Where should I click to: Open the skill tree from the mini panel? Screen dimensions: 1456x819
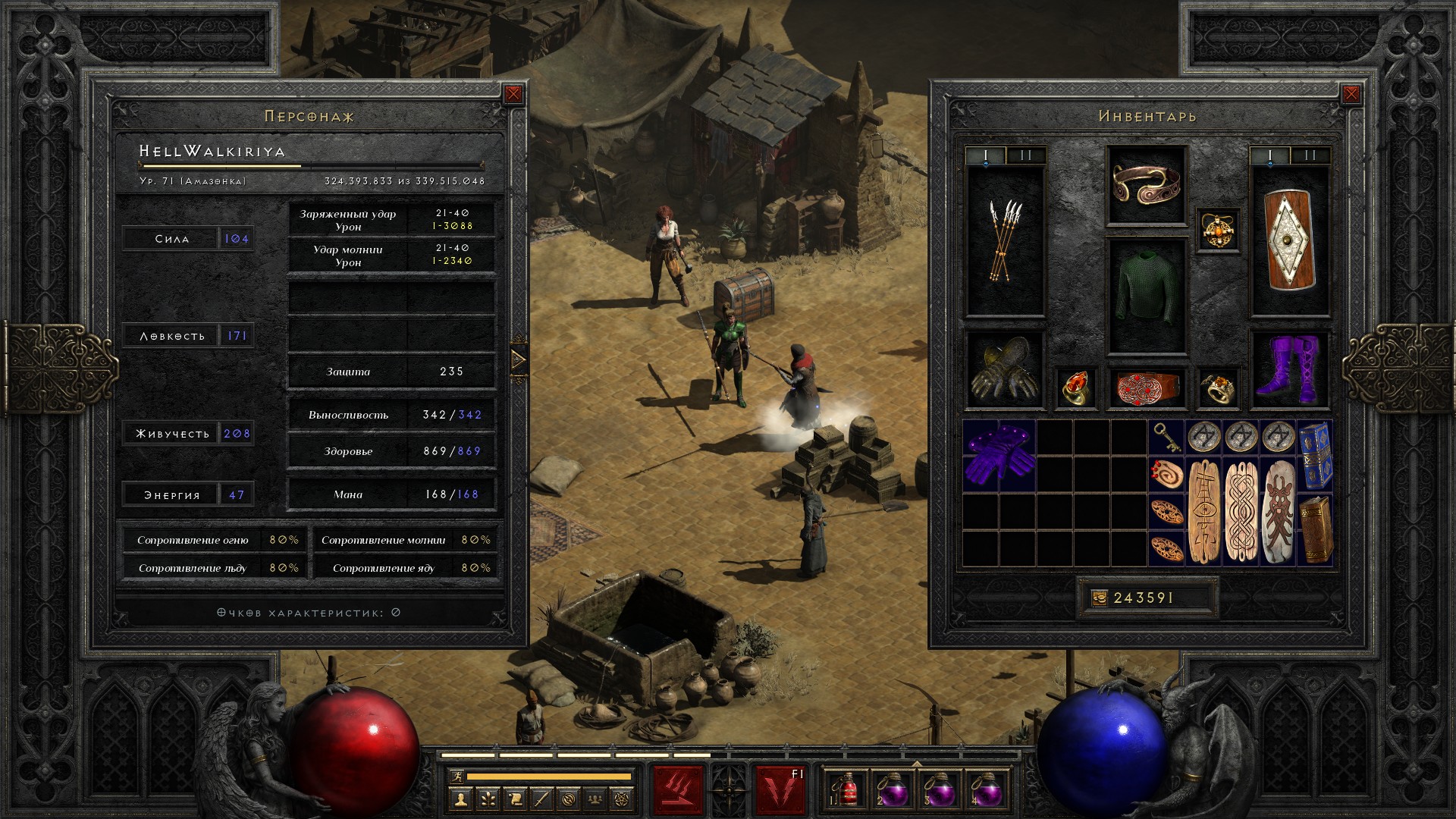488,799
